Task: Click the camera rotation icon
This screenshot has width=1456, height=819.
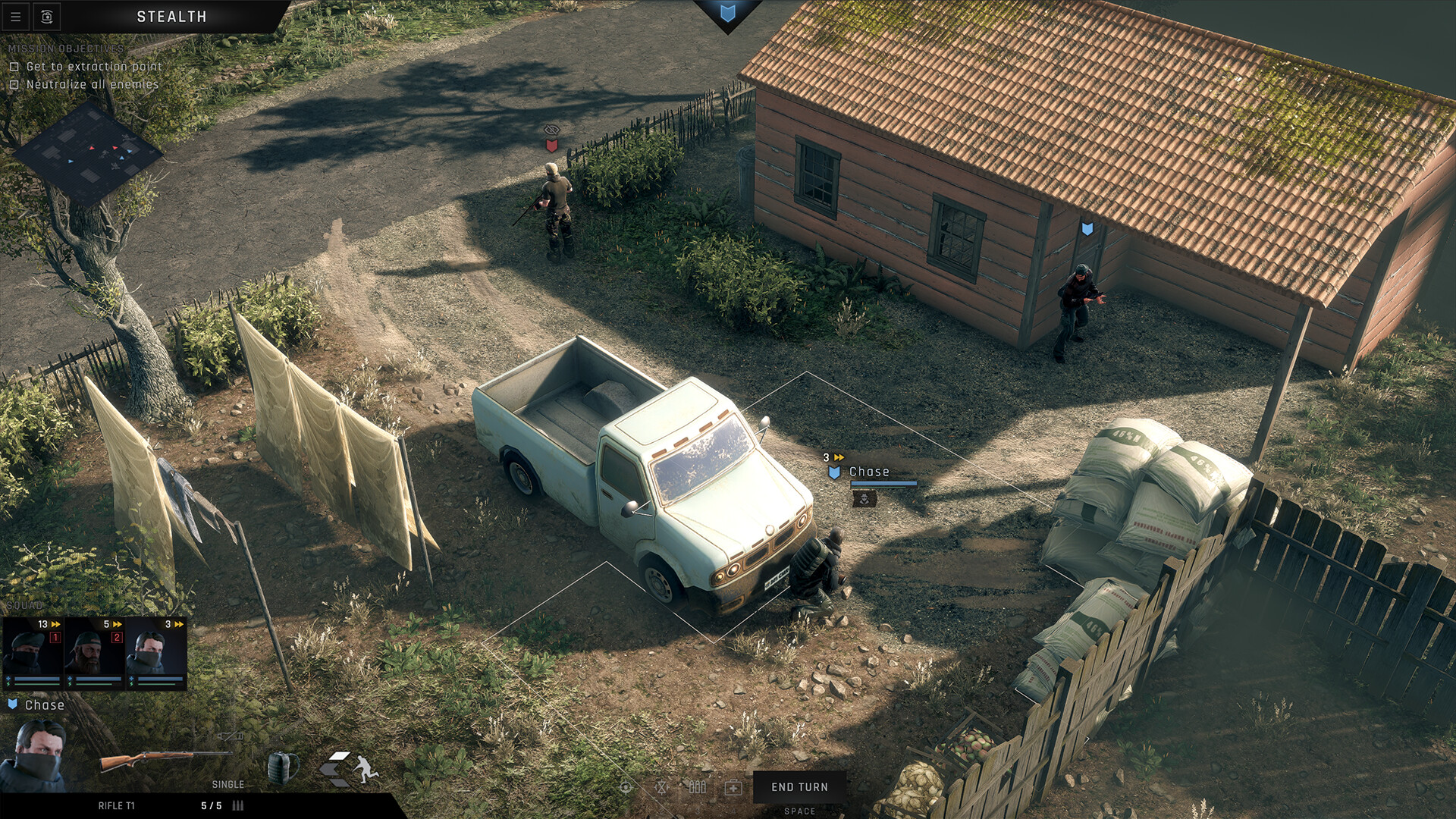Action: click(x=47, y=16)
